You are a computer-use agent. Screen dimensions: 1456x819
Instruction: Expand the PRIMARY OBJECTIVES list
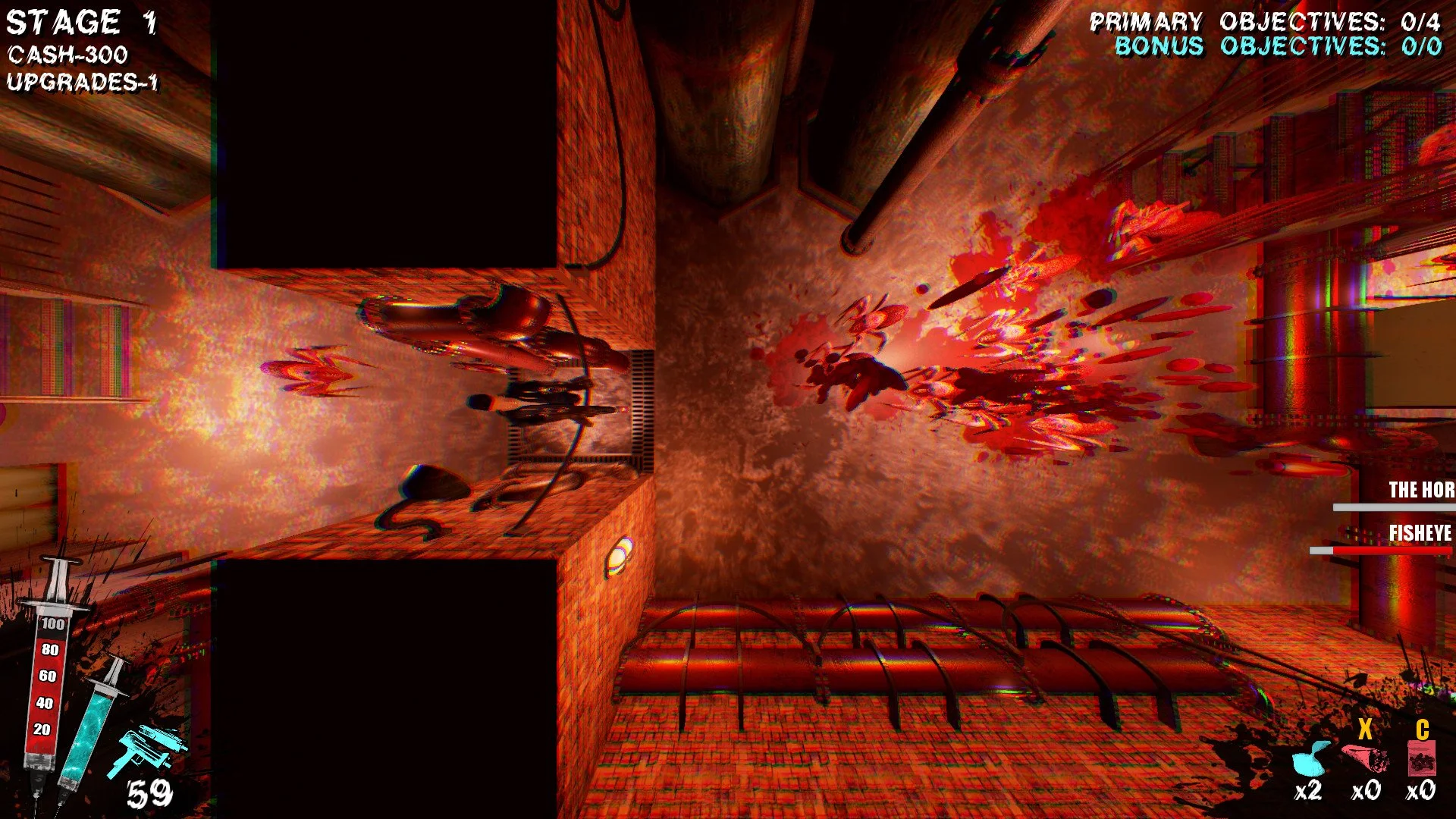coord(1269,20)
